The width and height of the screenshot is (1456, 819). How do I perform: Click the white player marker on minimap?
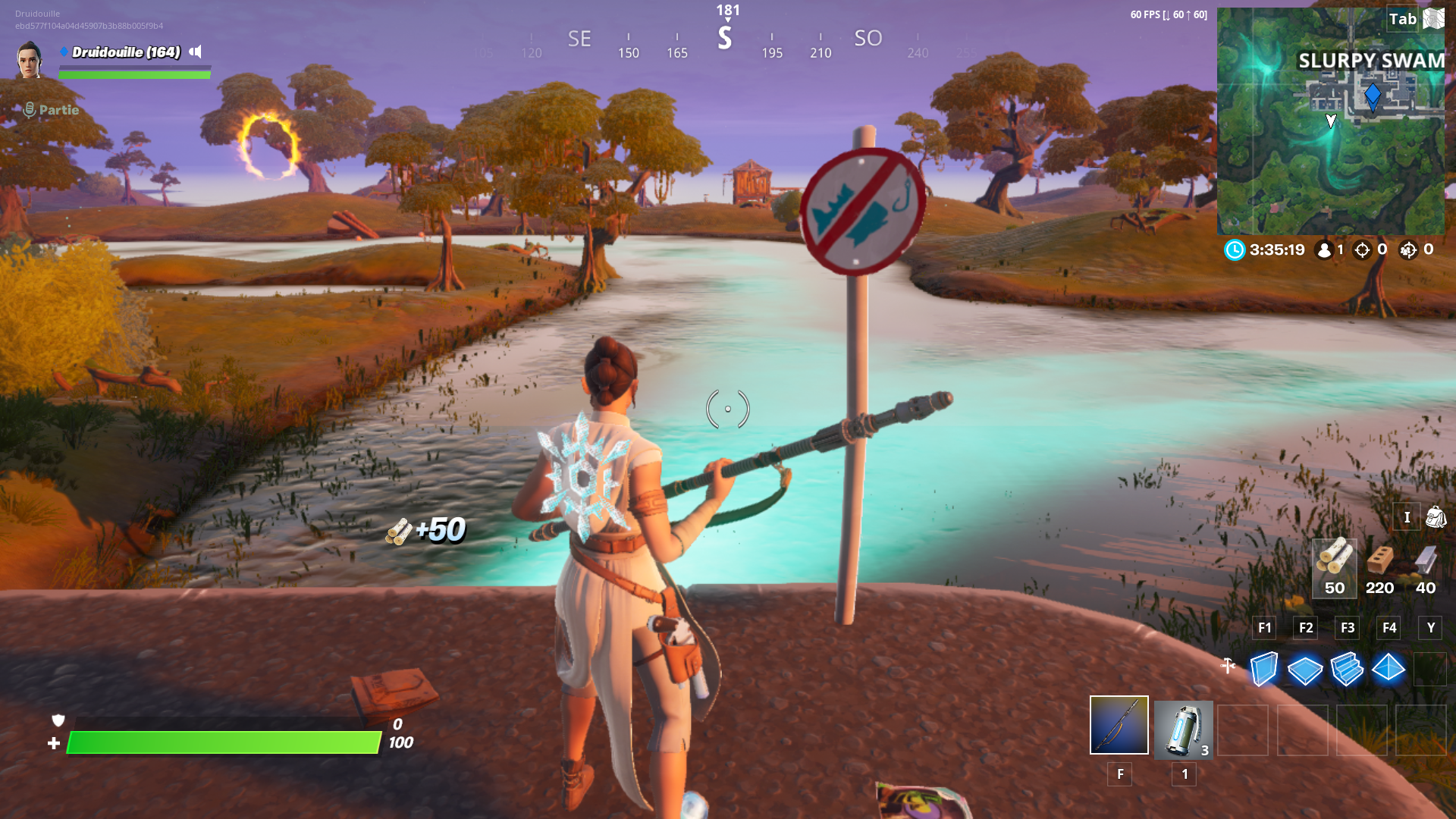click(1331, 119)
